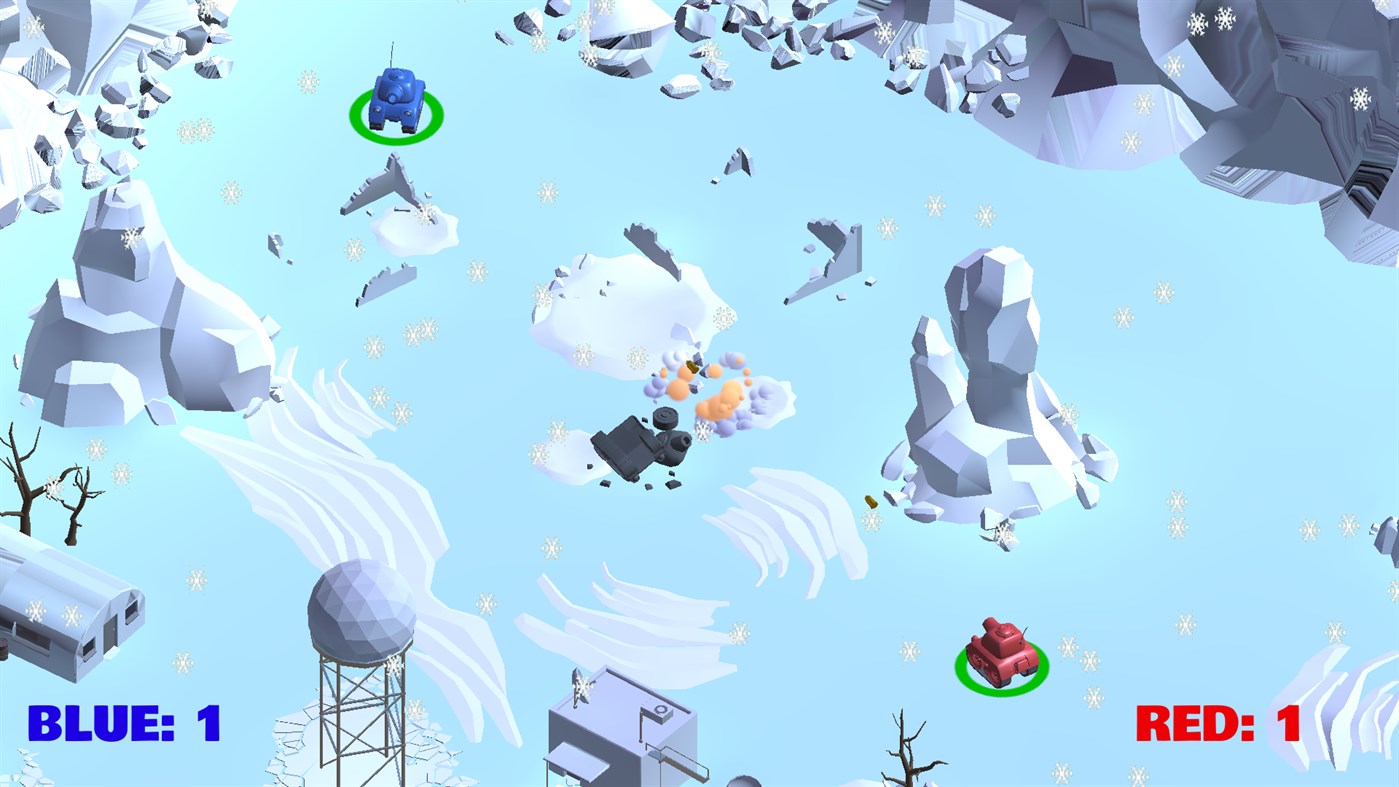This screenshot has width=1399, height=787.
Task: Select the blue tank
Action: coord(397,98)
